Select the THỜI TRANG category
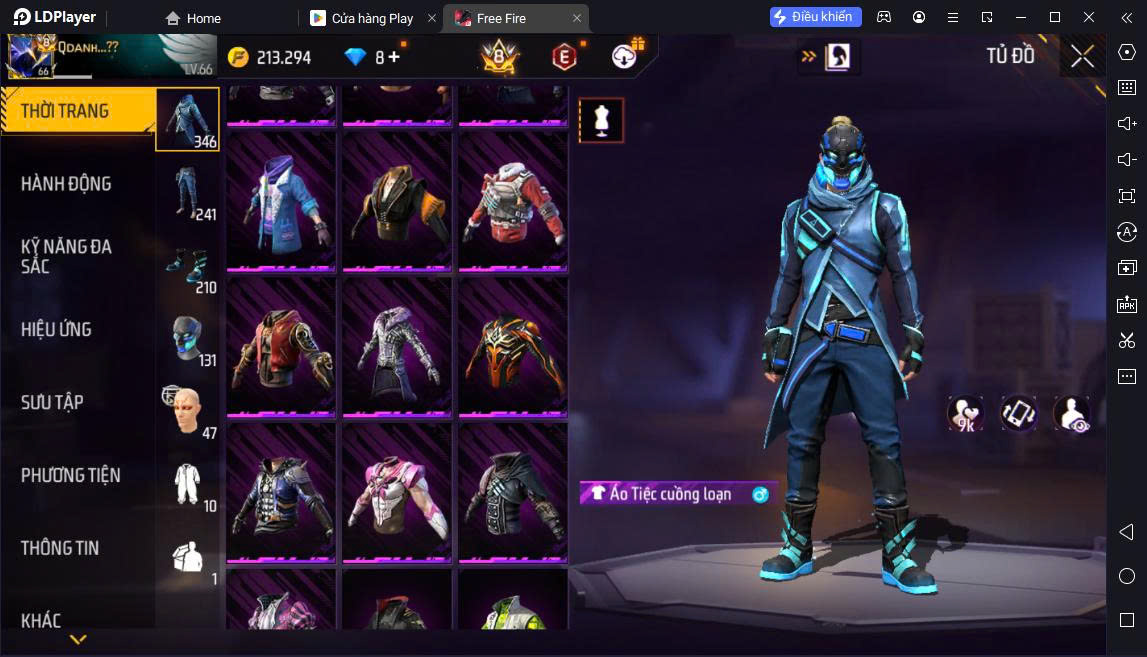1147x657 pixels. 65,111
